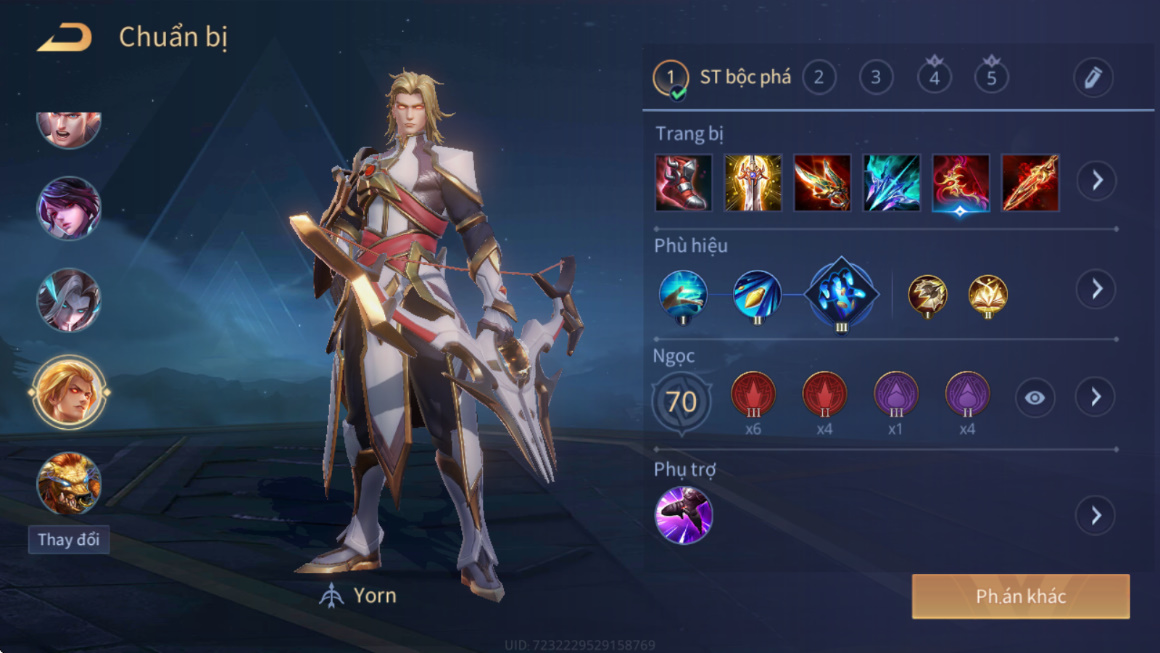
Task: Edit the preset name with pencil icon
Action: pyautogui.click(x=1092, y=78)
